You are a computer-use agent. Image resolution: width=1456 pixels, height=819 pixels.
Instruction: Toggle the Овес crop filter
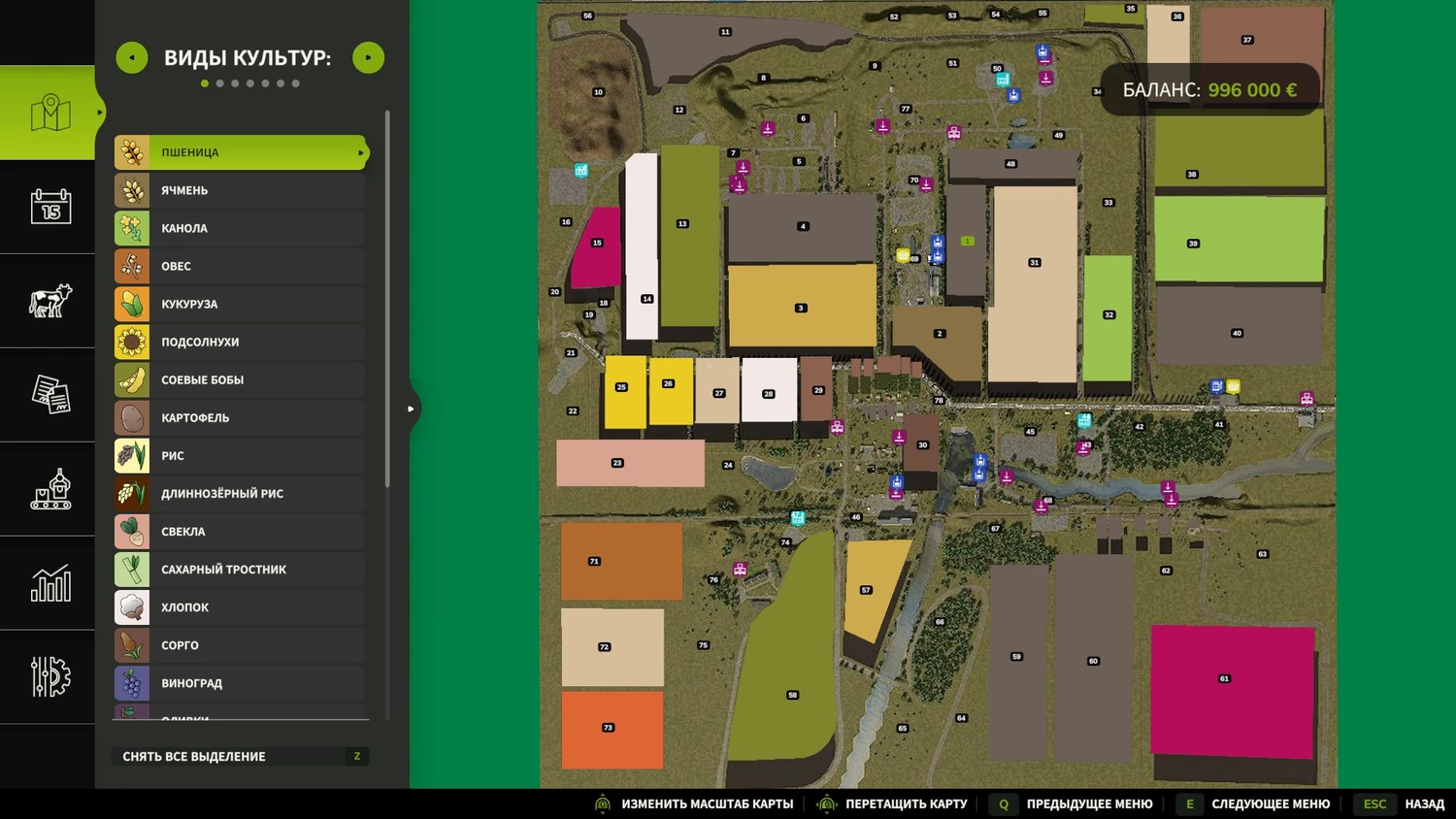[239, 266]
